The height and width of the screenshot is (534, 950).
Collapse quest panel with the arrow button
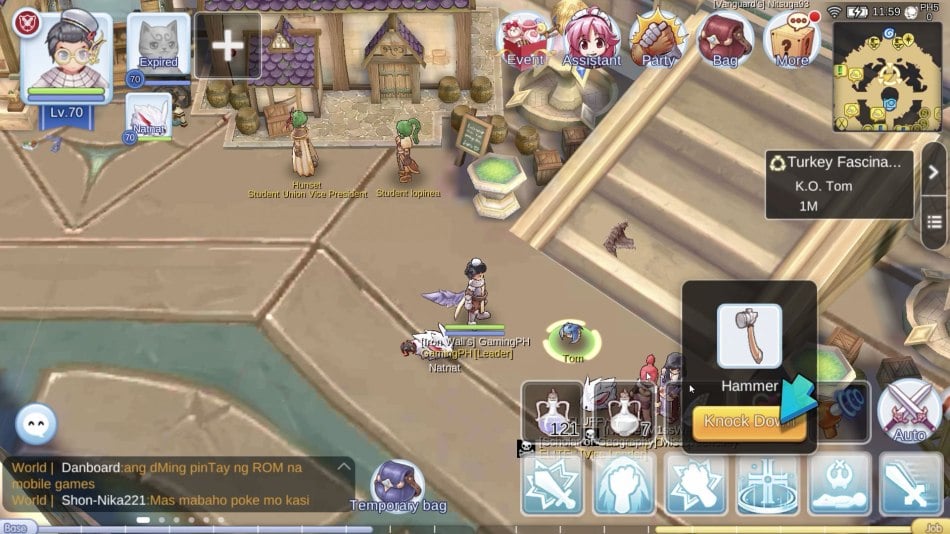click(932, 171)
